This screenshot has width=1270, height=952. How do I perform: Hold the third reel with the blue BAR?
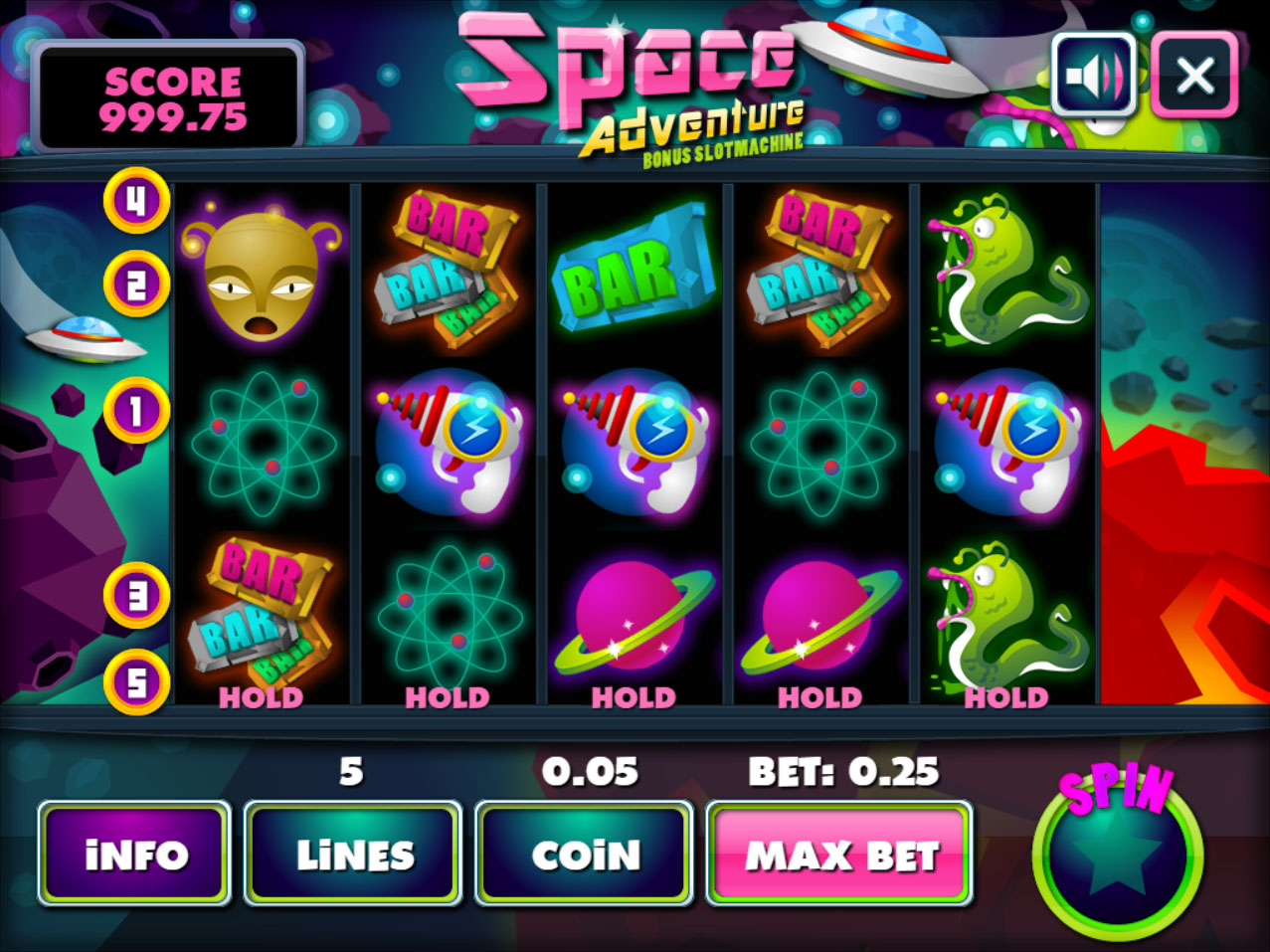(x=634, y=697)
